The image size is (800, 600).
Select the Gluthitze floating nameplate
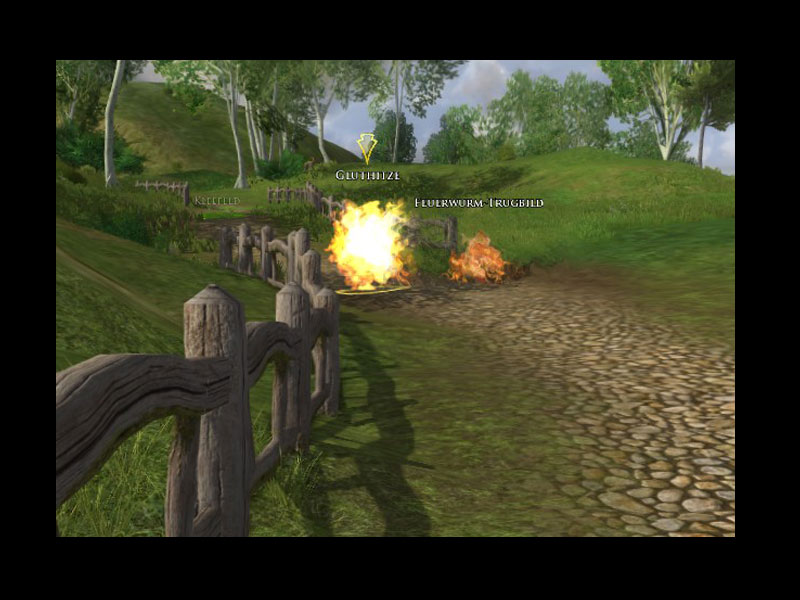click(x=367, y=175)
